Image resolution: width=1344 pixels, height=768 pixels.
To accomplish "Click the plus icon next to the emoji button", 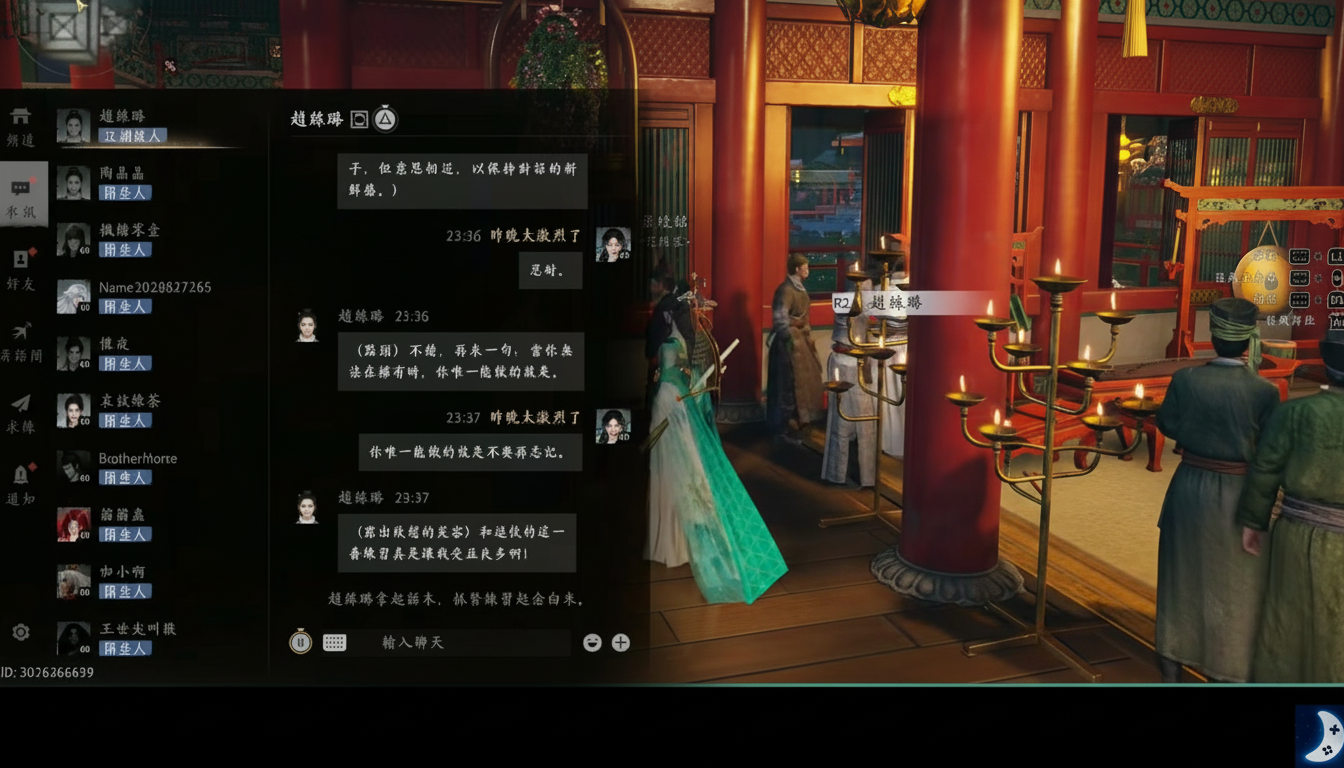I will (x=620, y=643).
